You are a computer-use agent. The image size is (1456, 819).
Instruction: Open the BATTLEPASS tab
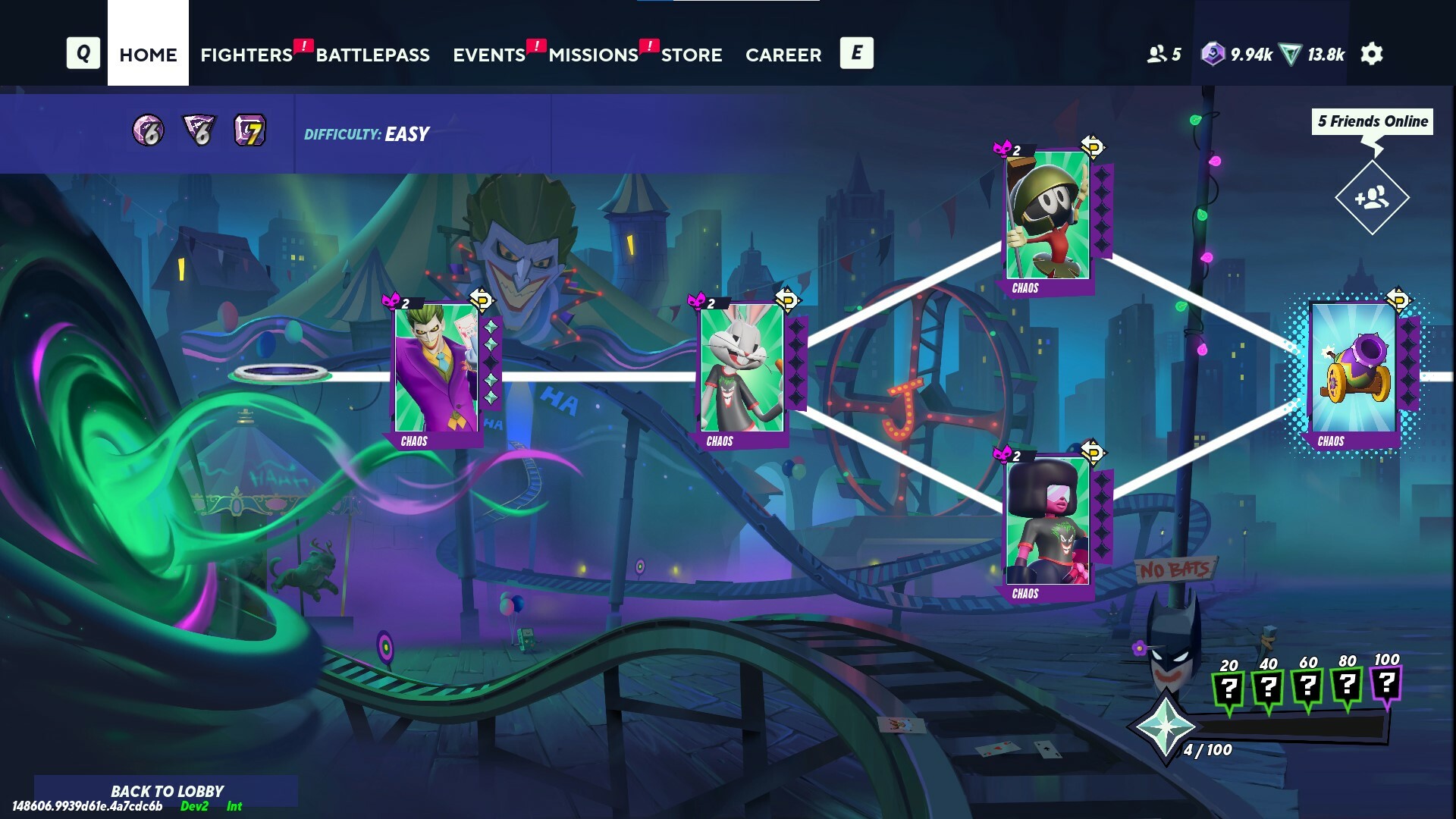[372, 55]
